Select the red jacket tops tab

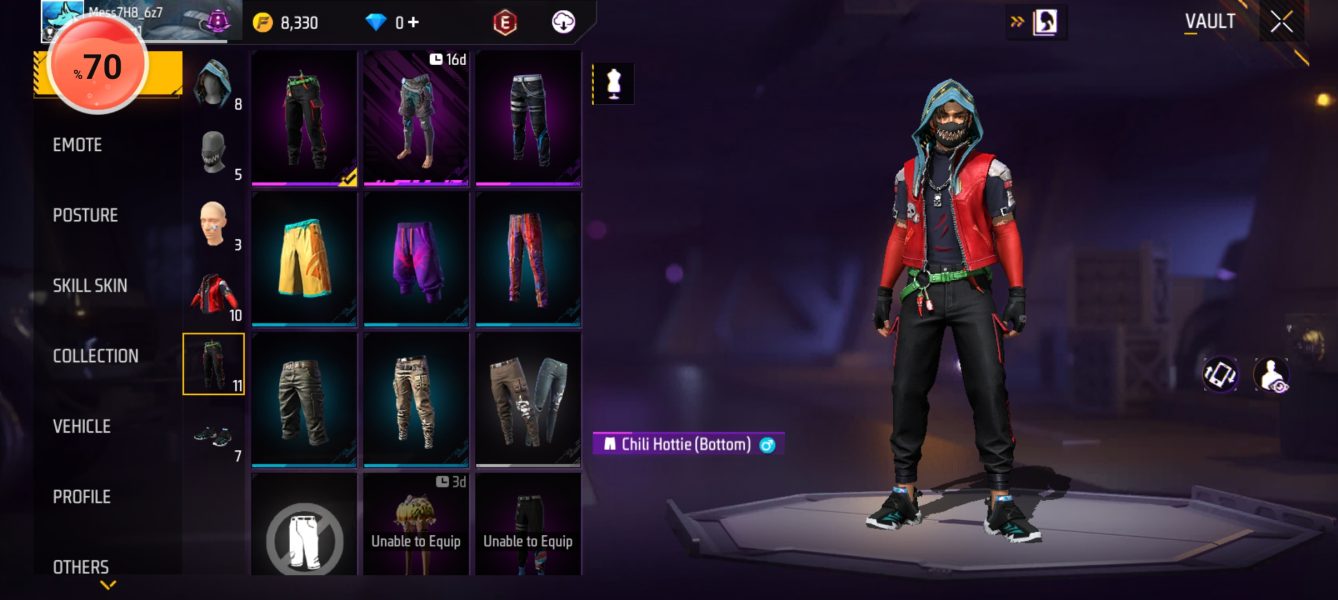213,294
